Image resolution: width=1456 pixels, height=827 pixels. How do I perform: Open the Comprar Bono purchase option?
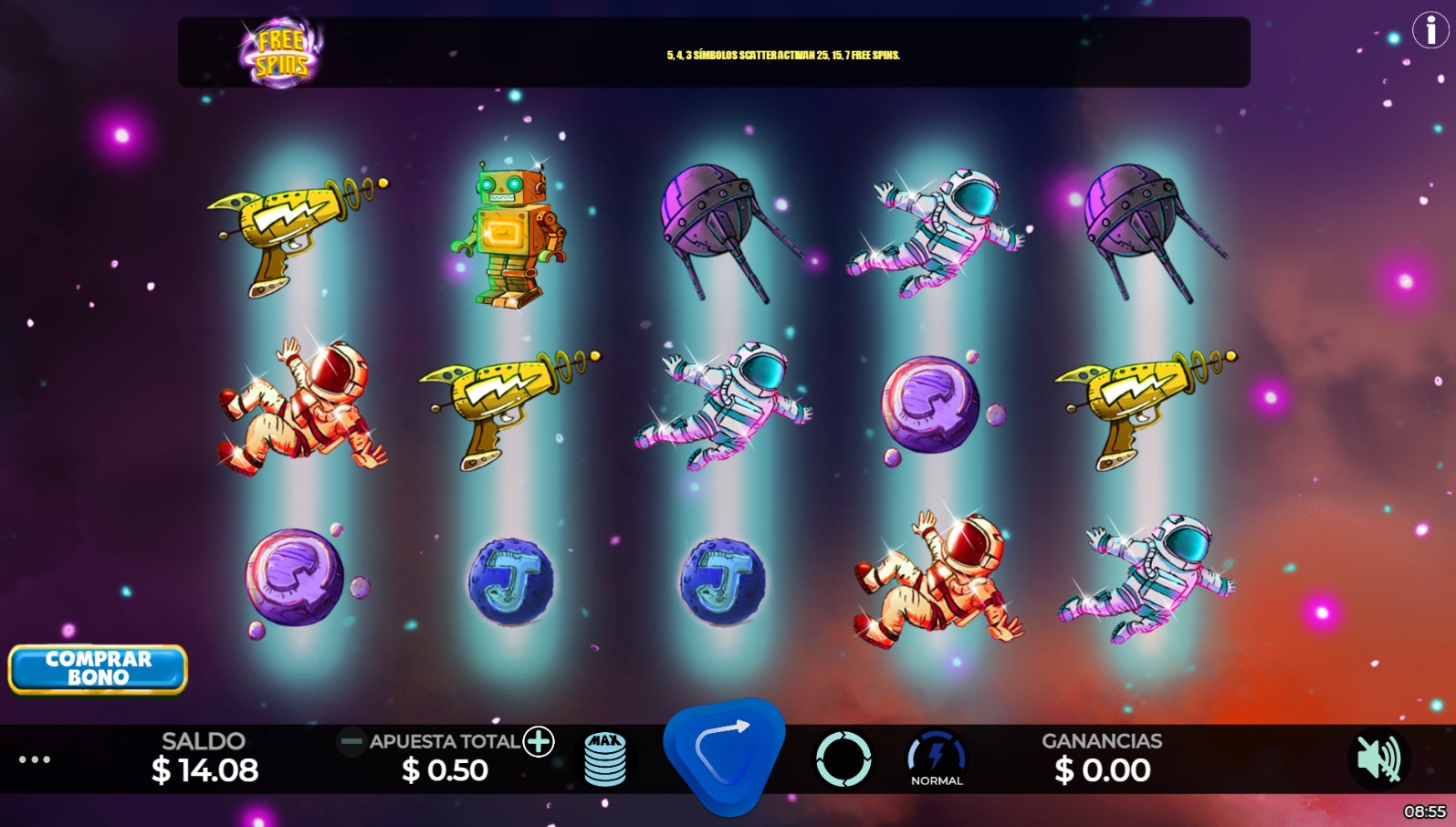point(98,669)
